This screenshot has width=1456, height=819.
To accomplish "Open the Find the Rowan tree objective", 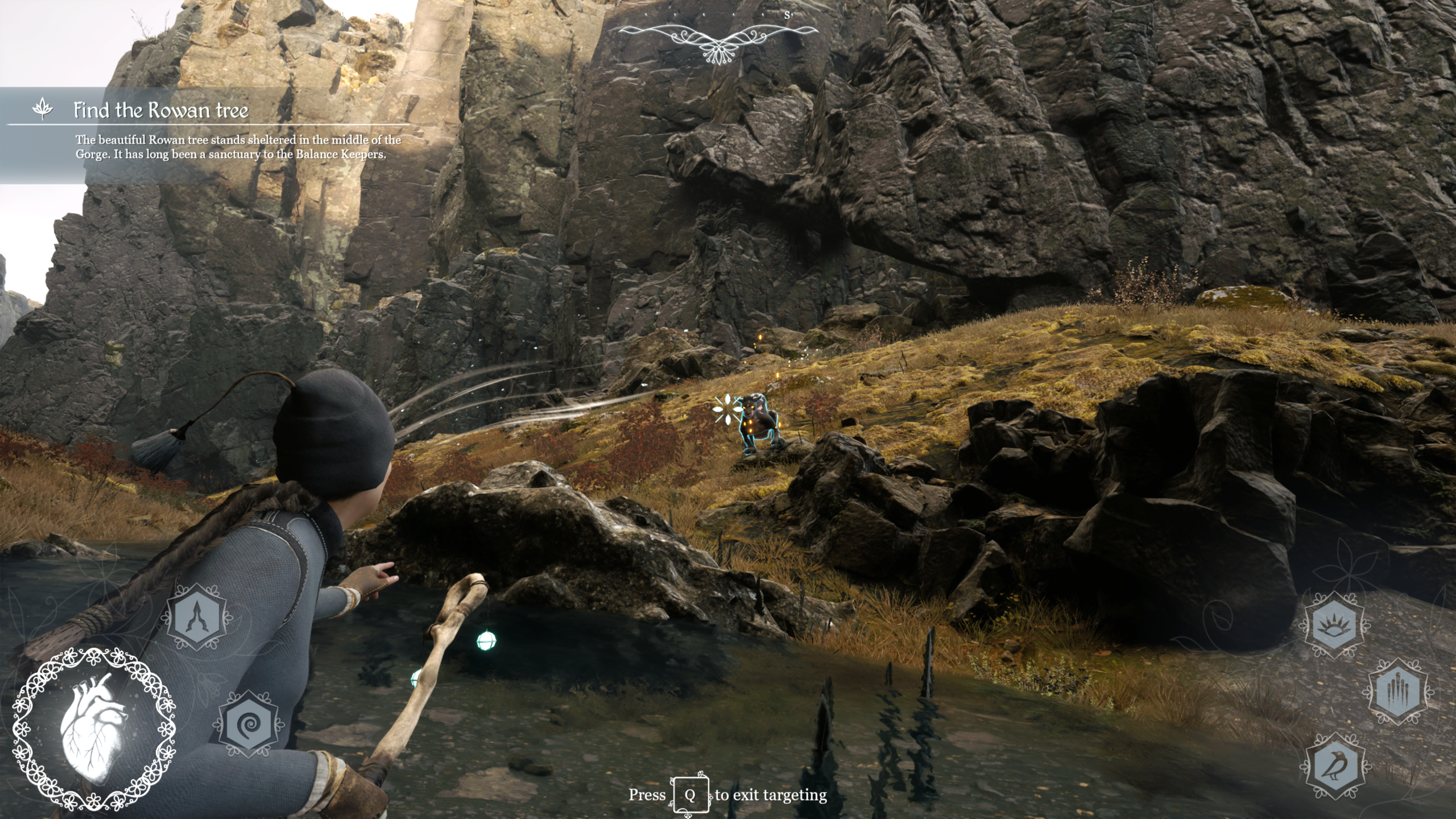I will 161,110.
